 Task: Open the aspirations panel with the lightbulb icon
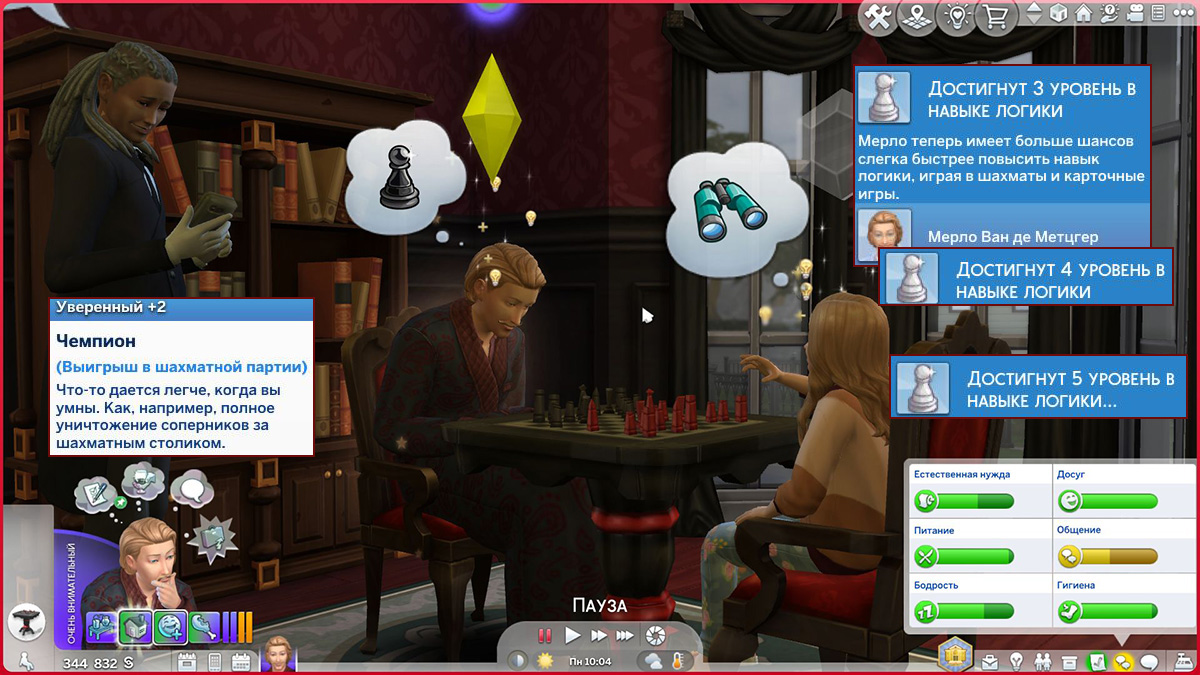pos(1017,662)
